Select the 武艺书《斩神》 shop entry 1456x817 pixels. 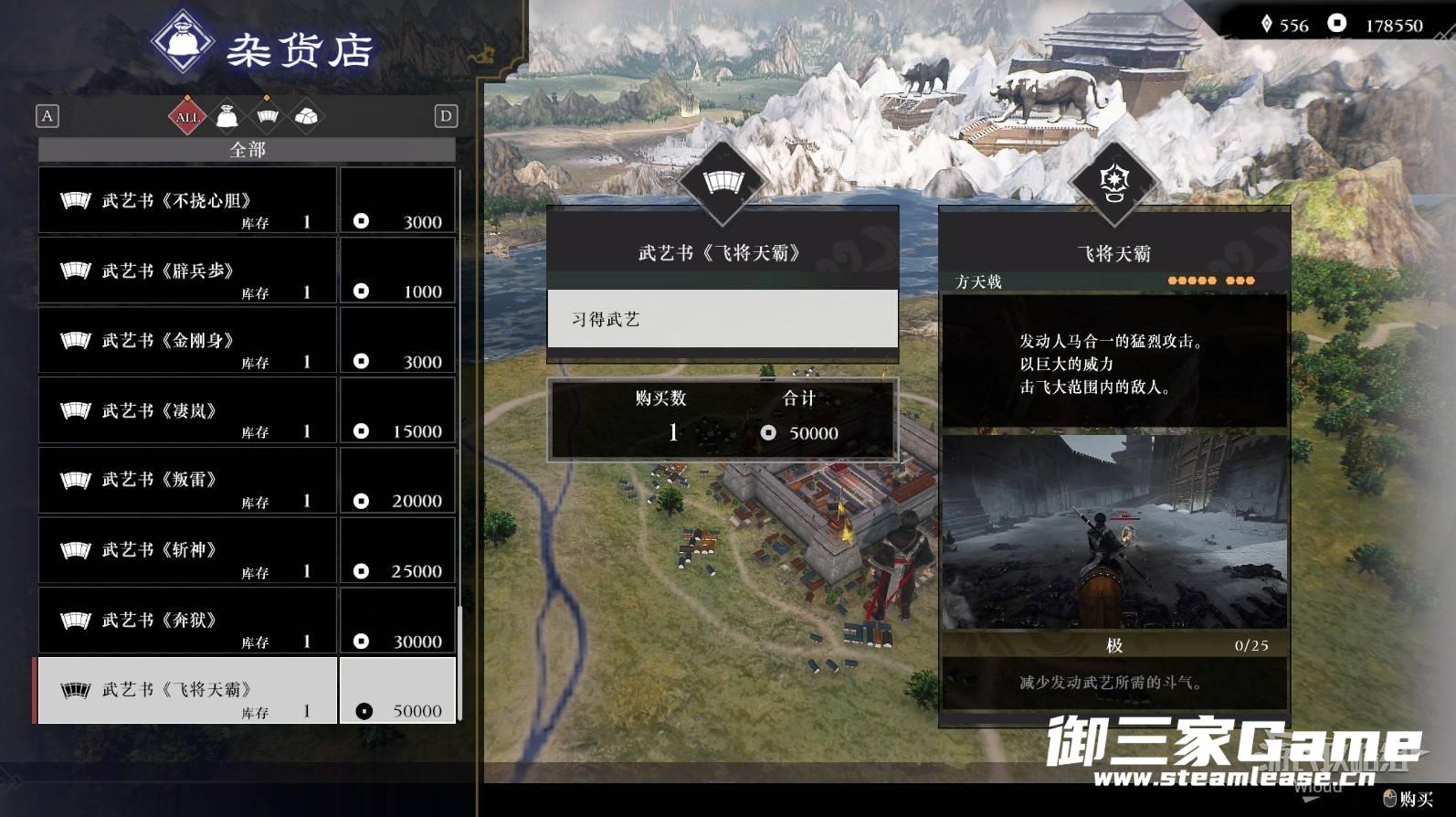coord(187,551)
